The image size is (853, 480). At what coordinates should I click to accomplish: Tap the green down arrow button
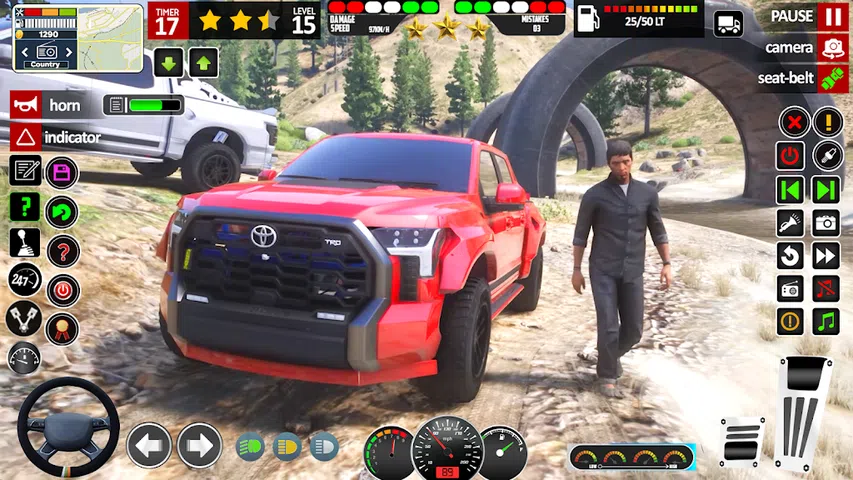(167, 62)
